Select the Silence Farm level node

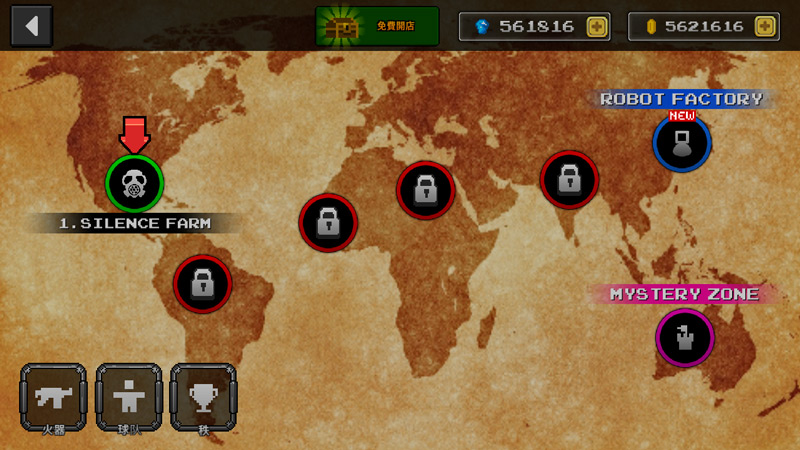coord(134,183)
